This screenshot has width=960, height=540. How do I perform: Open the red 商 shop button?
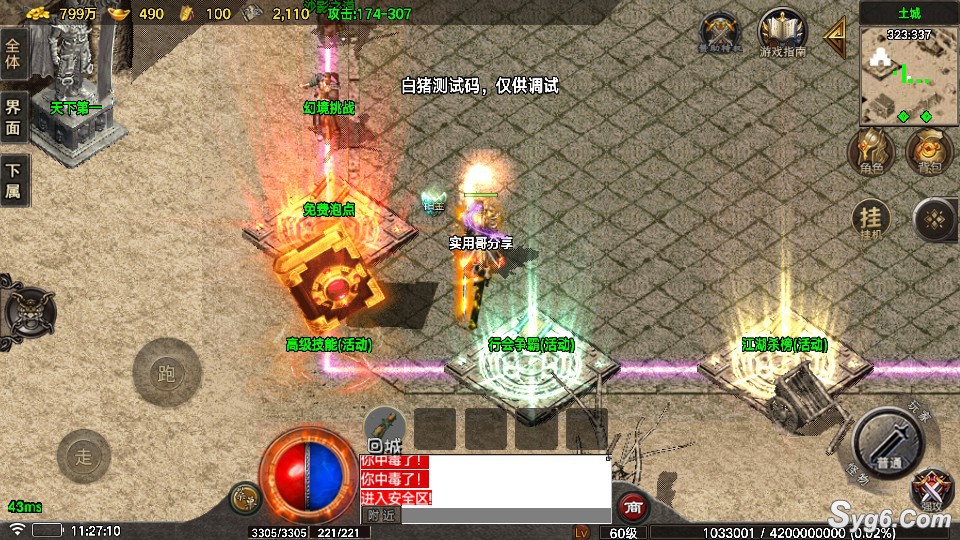pos(631,507)
